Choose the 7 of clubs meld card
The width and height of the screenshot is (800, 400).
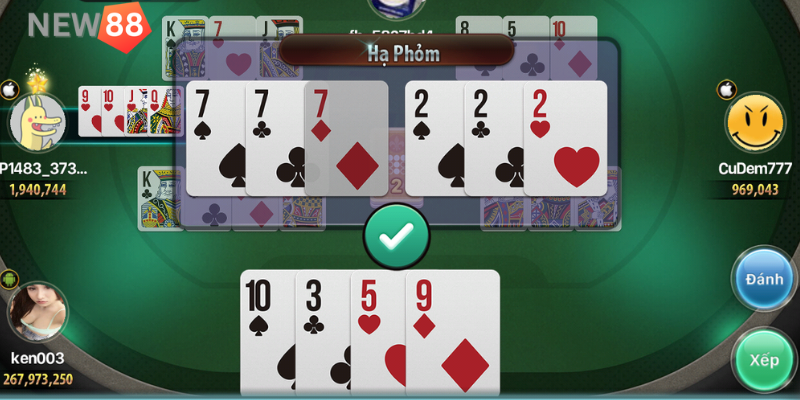point(274,138)
